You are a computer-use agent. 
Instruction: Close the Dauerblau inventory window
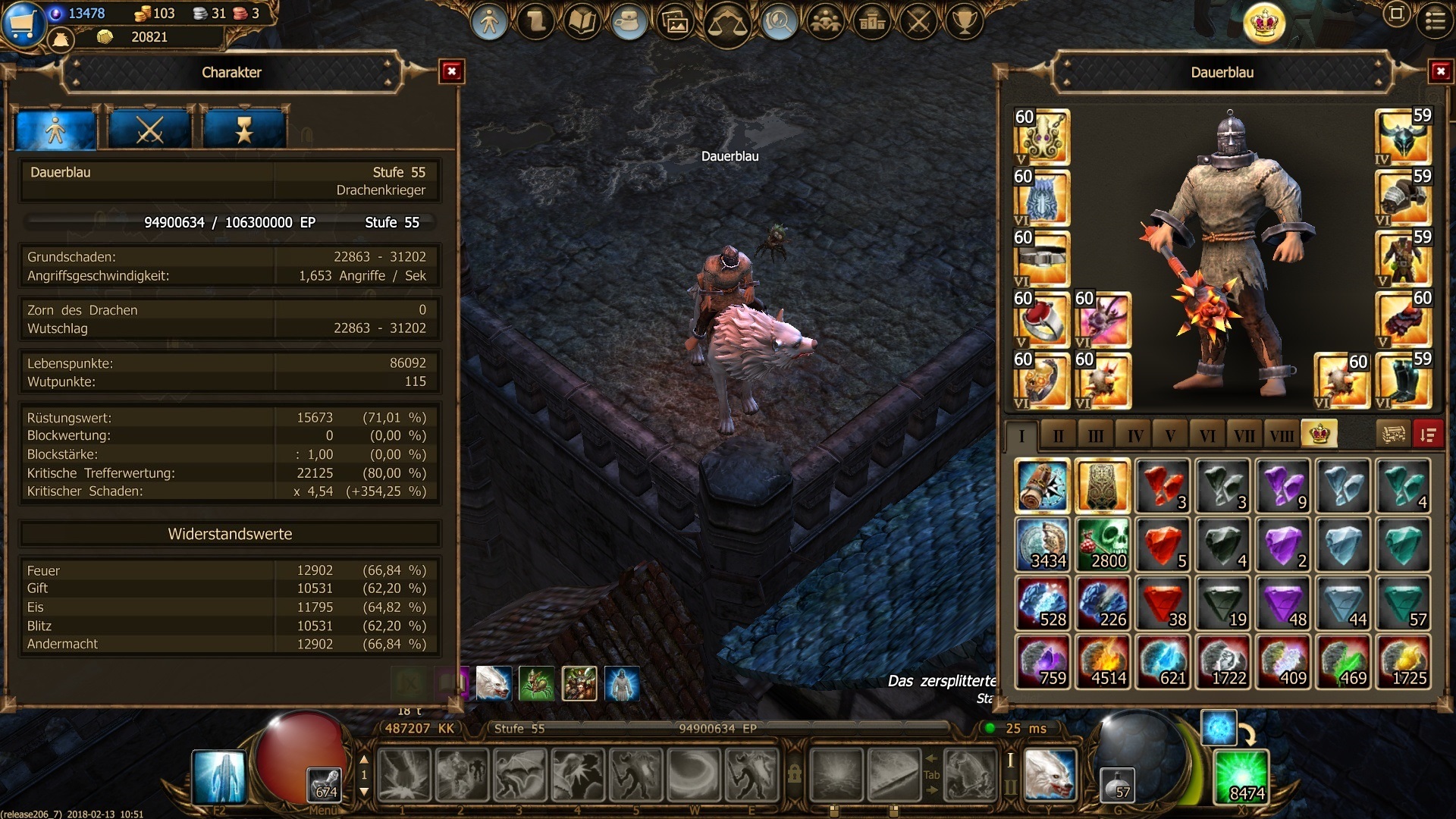click(1440, 72)
